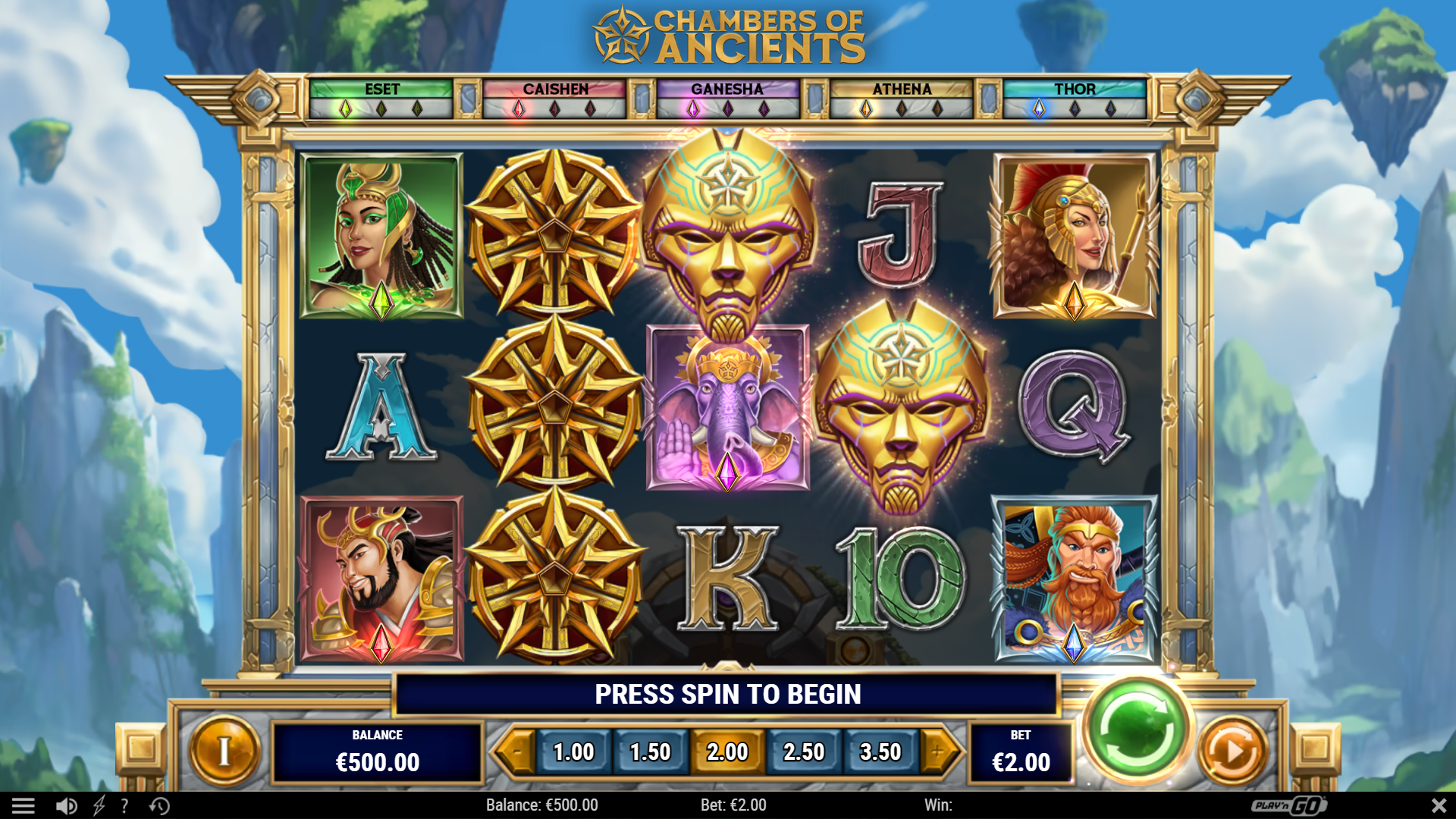Spin the reels with the green button

1136,730
